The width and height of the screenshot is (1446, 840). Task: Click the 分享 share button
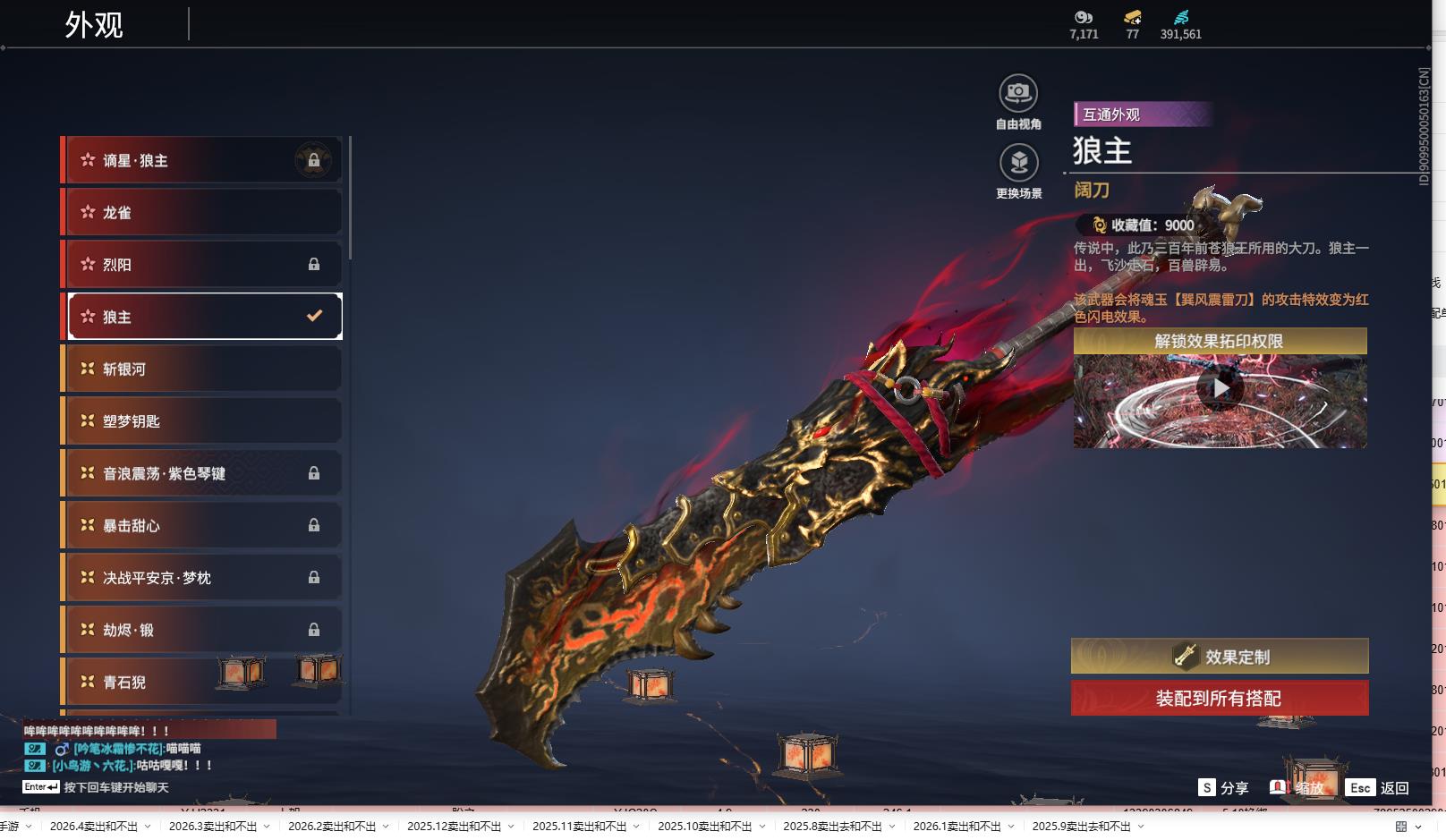pyautogui.click(x=1224, y=787)
